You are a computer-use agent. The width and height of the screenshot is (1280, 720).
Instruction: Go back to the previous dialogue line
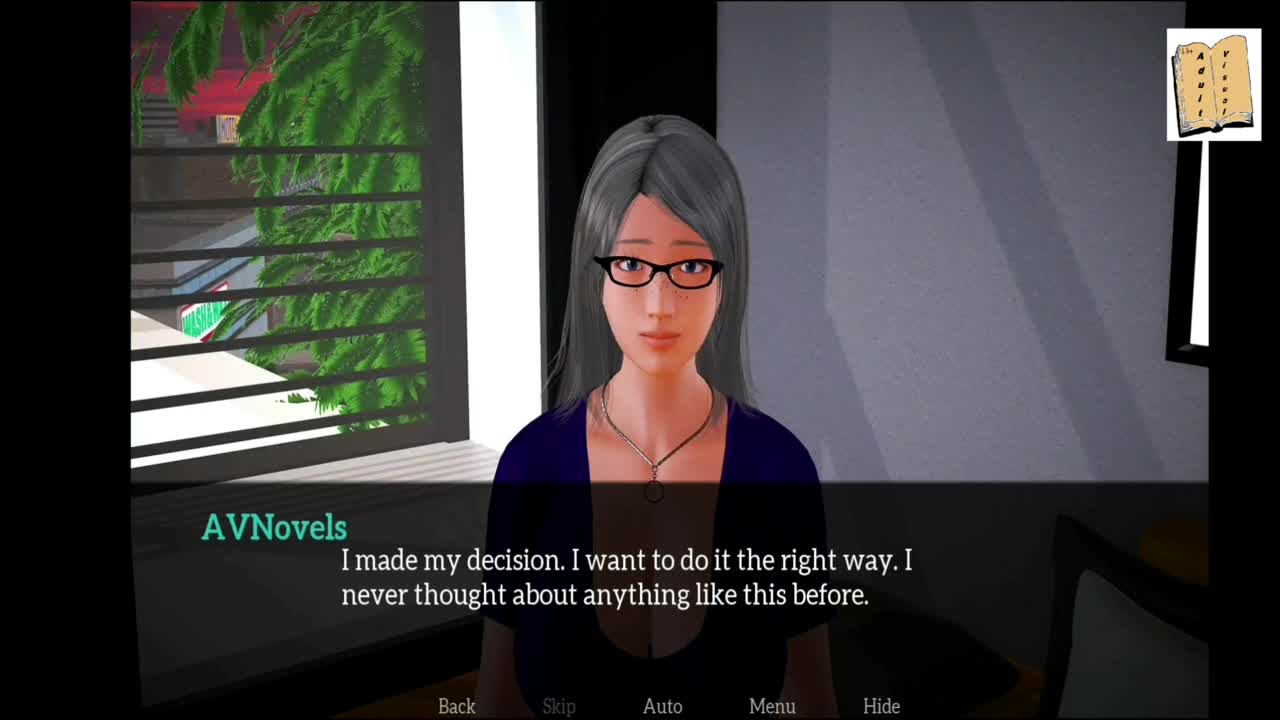pos(457,706)
